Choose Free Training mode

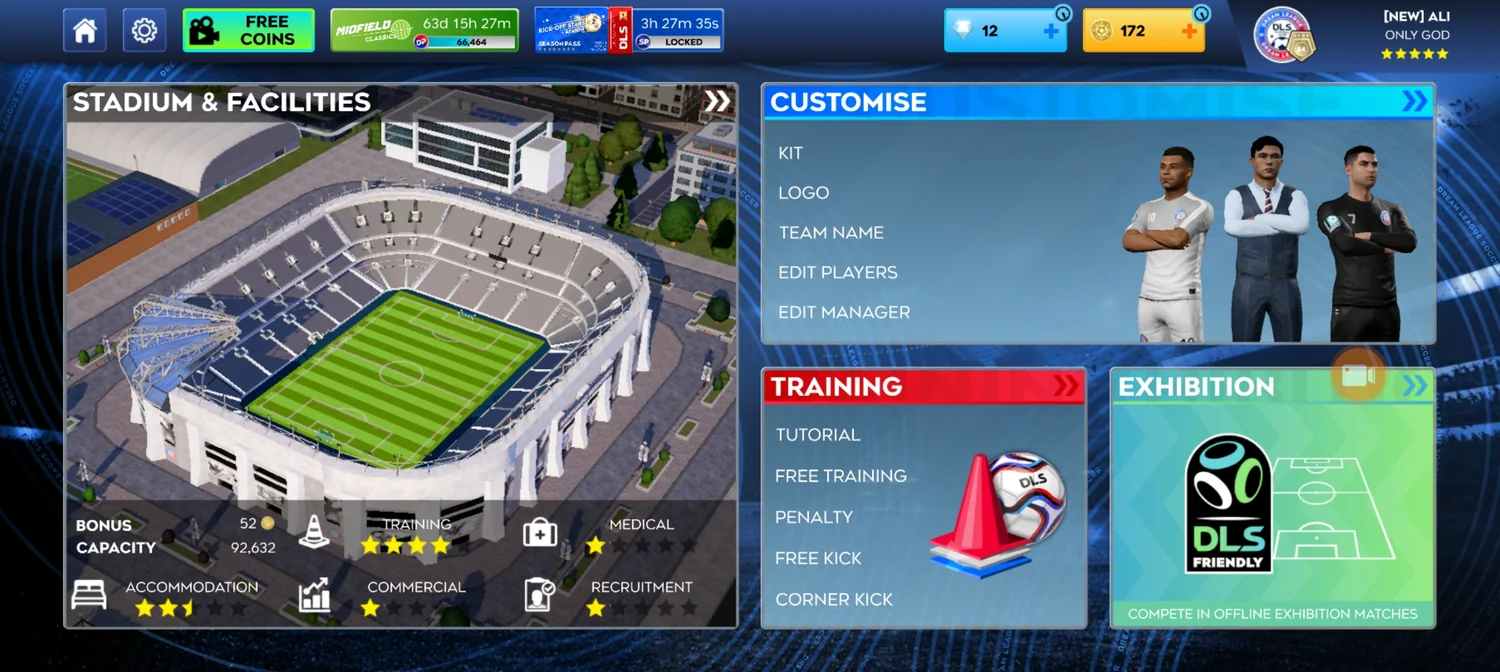pos(841,476)
